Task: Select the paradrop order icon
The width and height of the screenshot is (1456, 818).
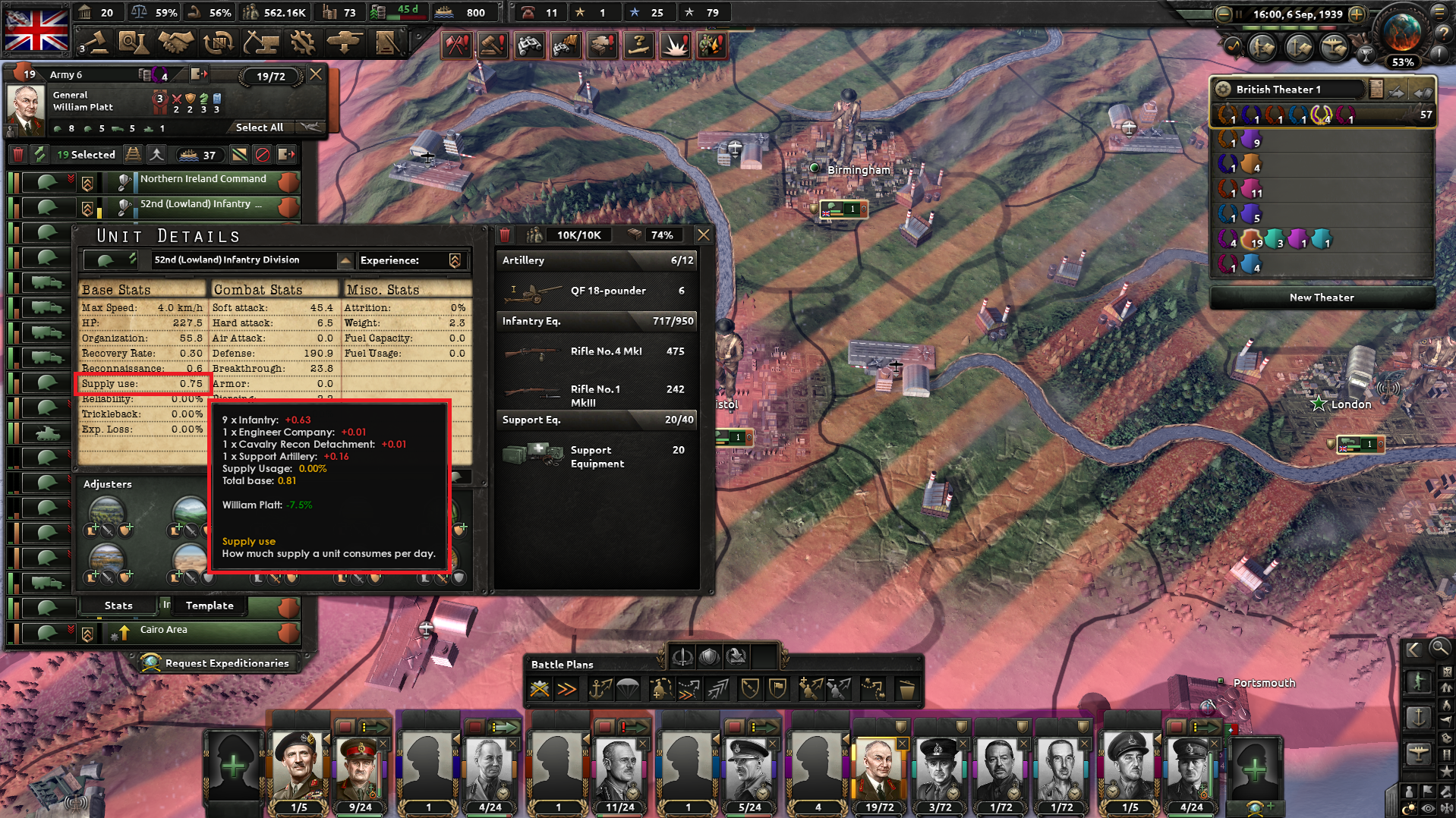Action: coord(627,688)
